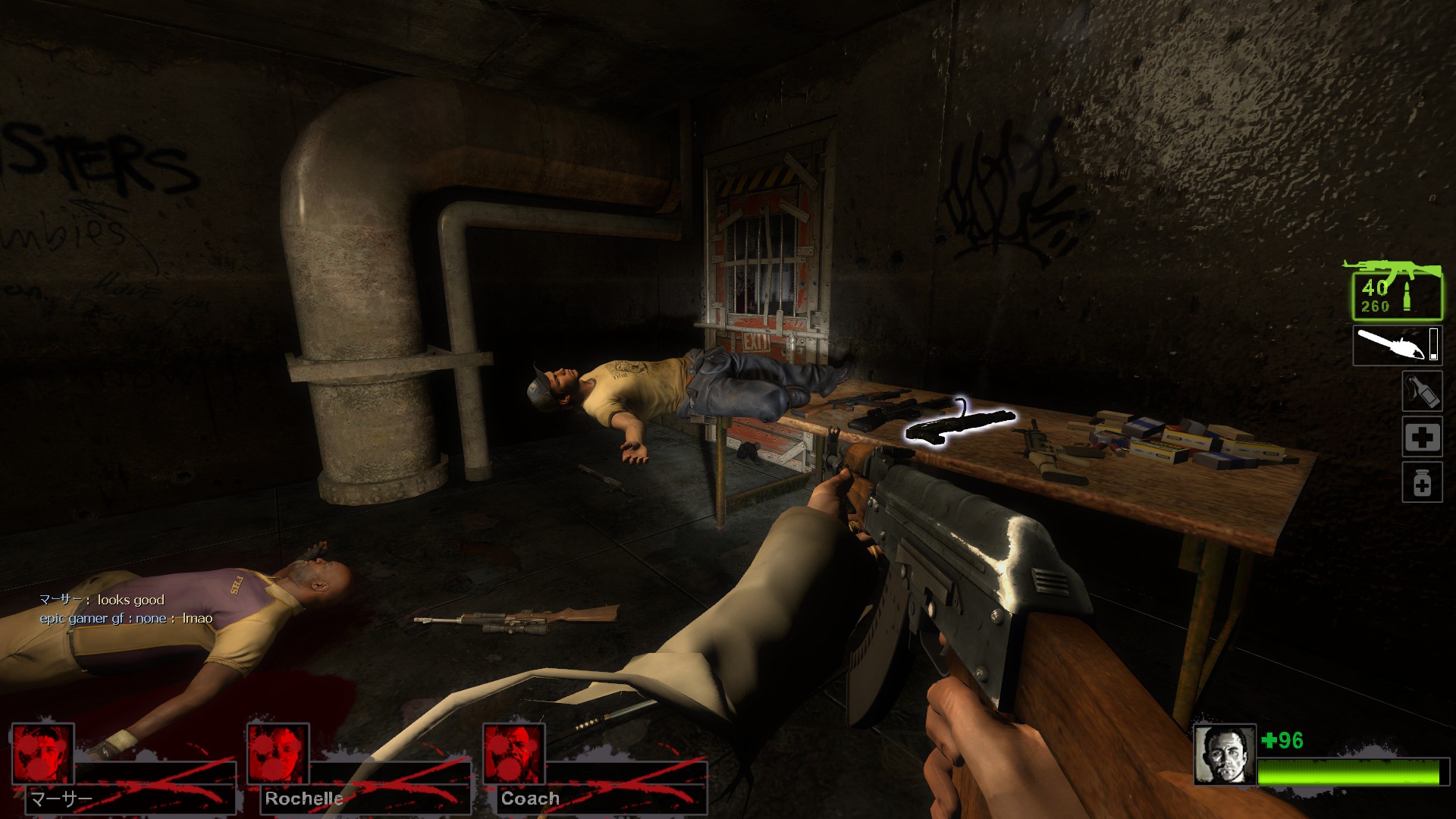Click your own survivor portrait
This screenshot has width=1456, height=819.
[1224, 755]
